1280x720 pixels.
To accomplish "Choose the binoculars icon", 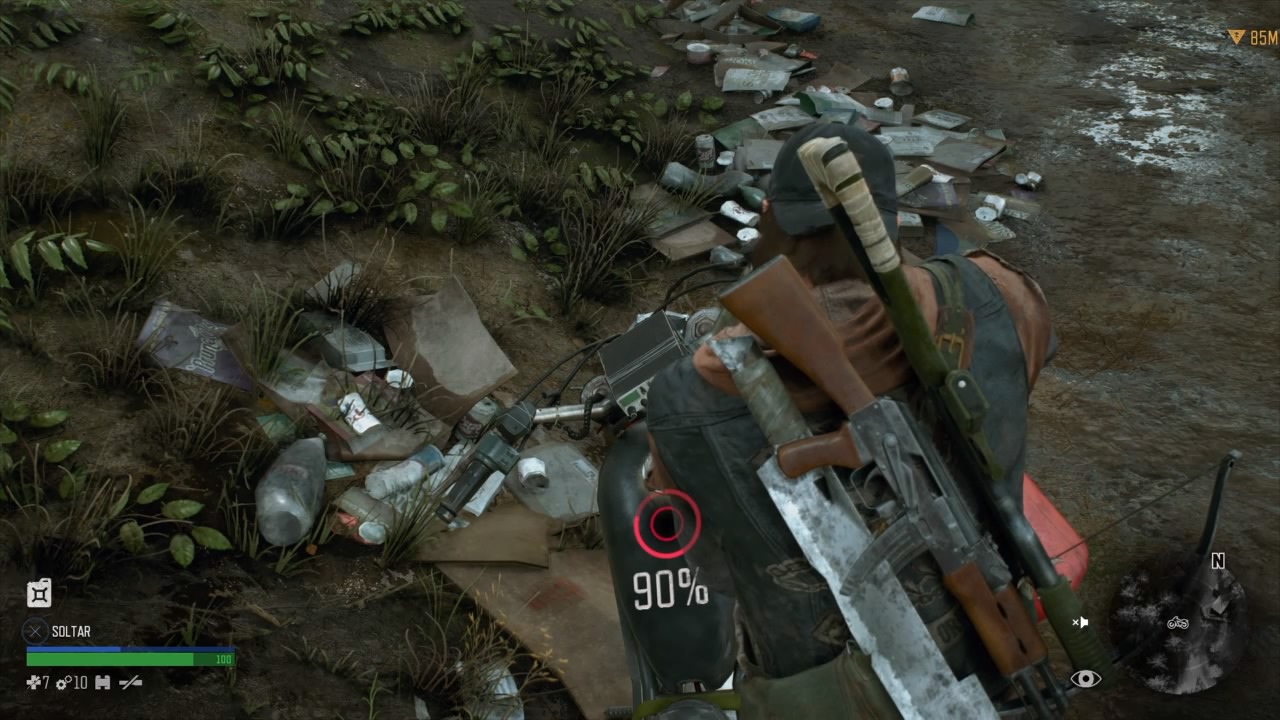I will pos(102,683).
